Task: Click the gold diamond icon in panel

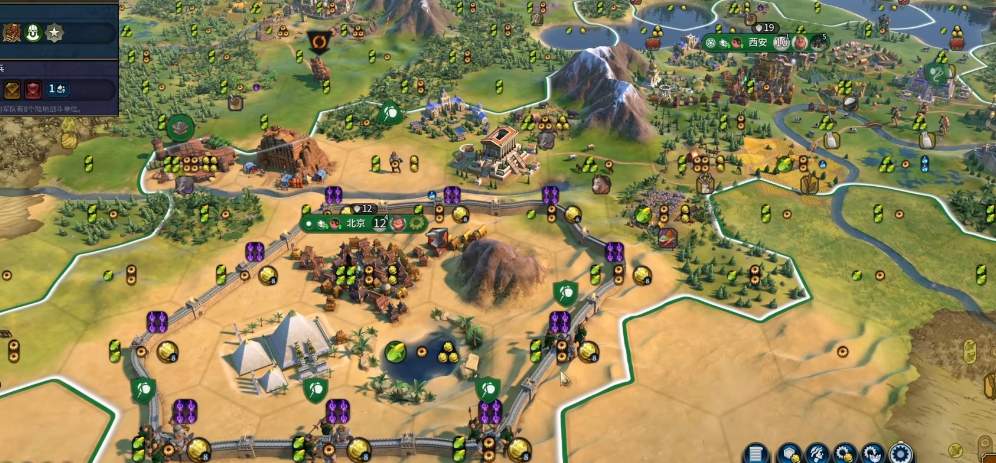Action: (11, 89)
